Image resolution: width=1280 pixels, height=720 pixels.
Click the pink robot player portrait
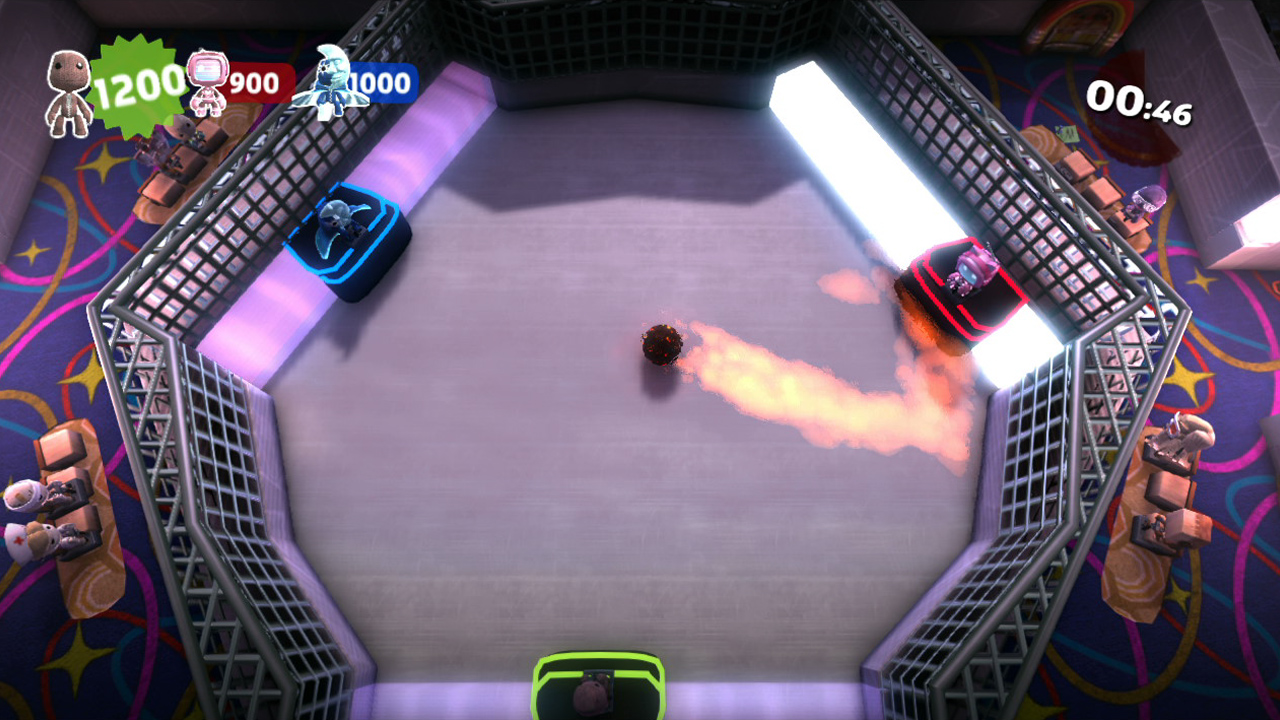(x=207, y=82)
